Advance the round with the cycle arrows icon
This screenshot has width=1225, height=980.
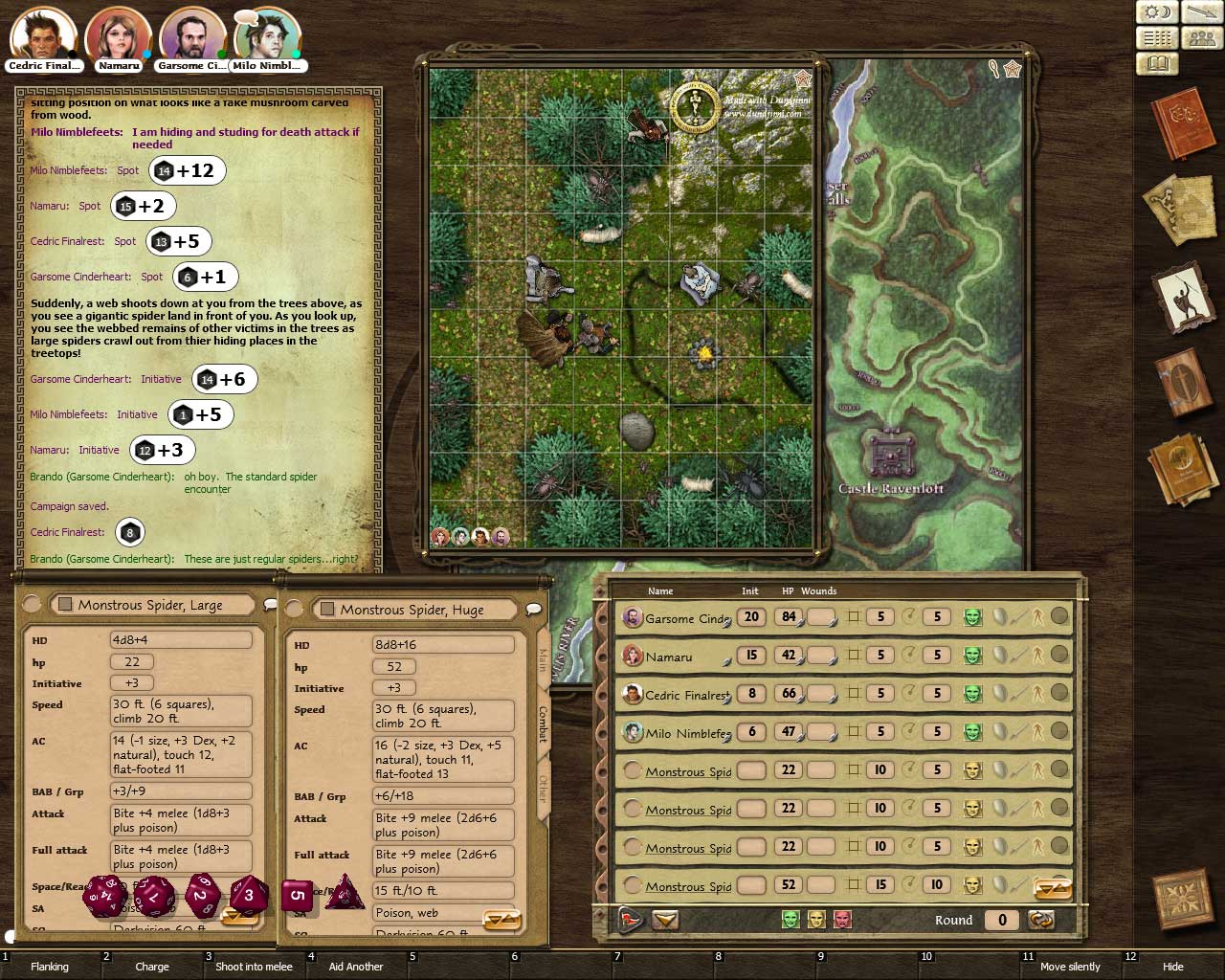tap(1041, 920)
